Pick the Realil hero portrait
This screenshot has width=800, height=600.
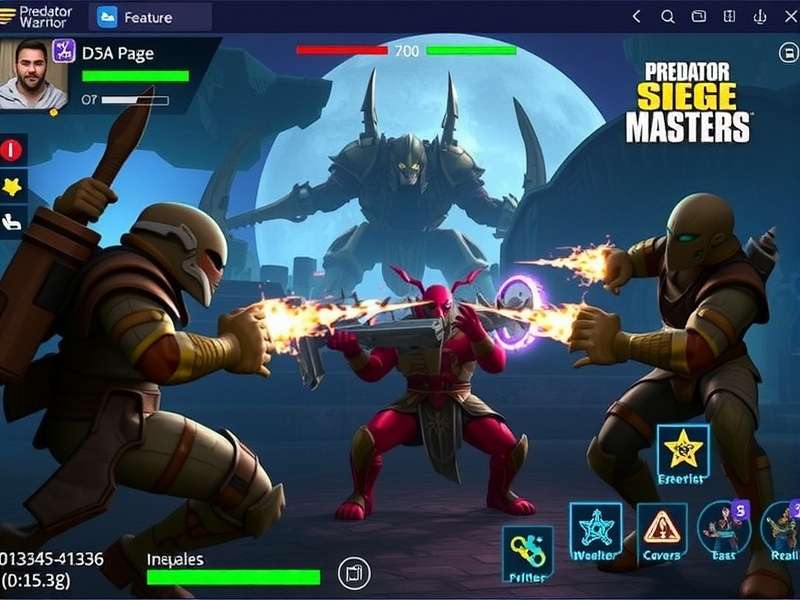click(782, 528)
